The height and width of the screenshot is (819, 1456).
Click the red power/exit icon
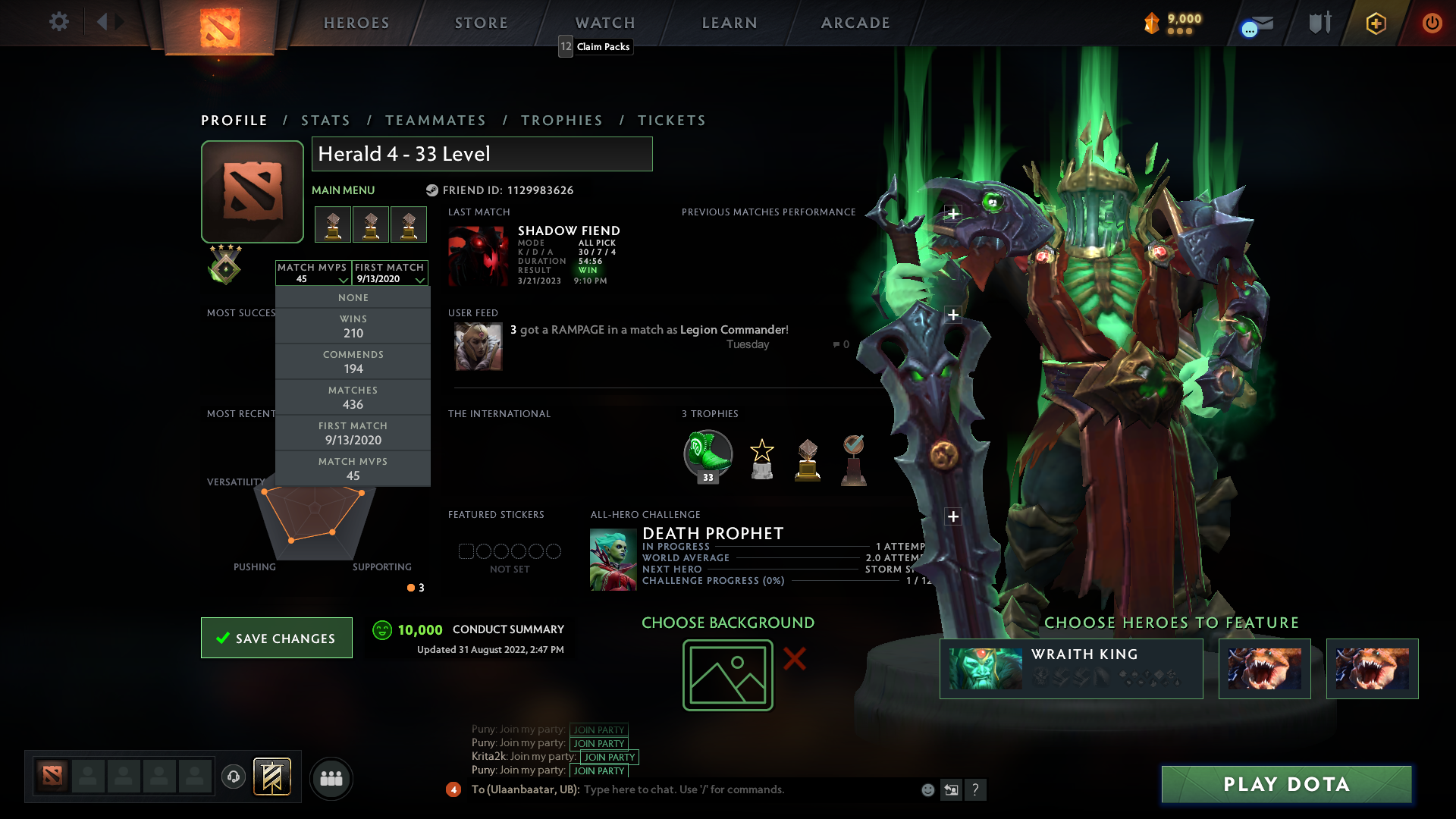pyautogui.click(x=1432, y=24)
